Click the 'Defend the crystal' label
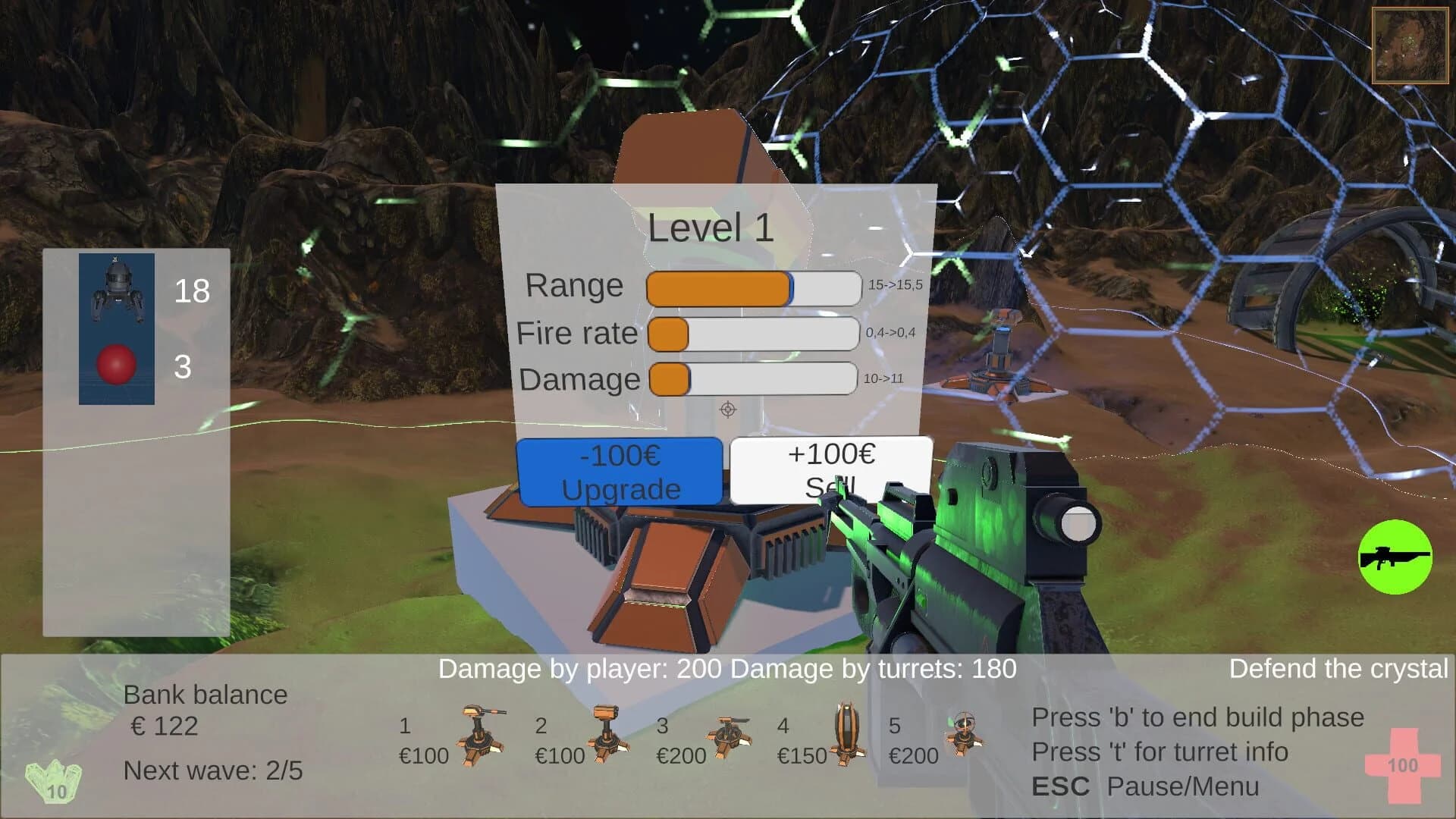The width and height of the screenshot is (1456, 819). tap(1338, 670)
